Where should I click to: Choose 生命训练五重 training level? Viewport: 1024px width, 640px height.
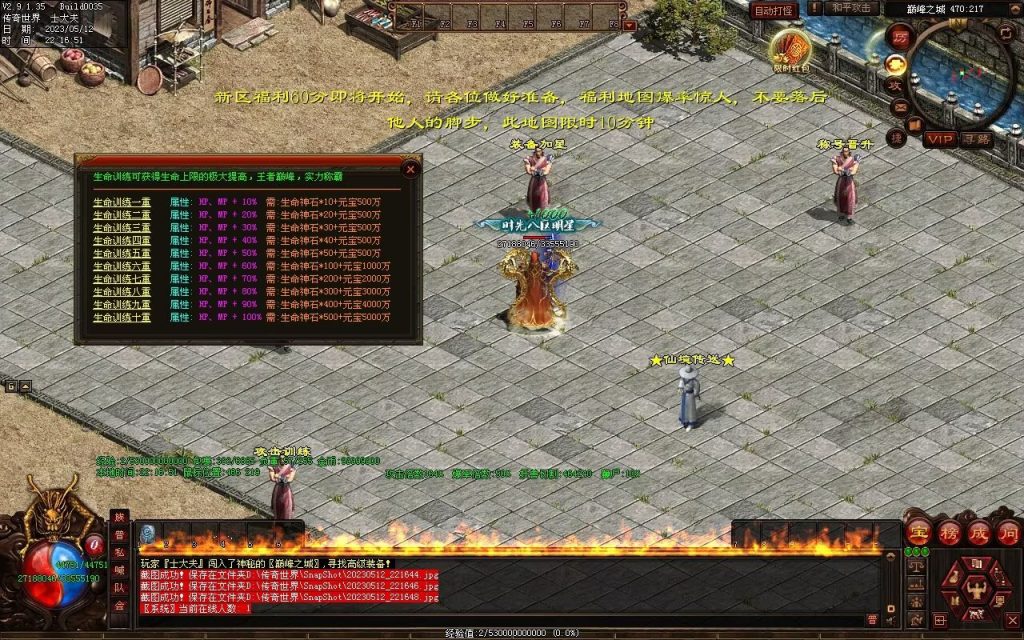click(122, 253)
